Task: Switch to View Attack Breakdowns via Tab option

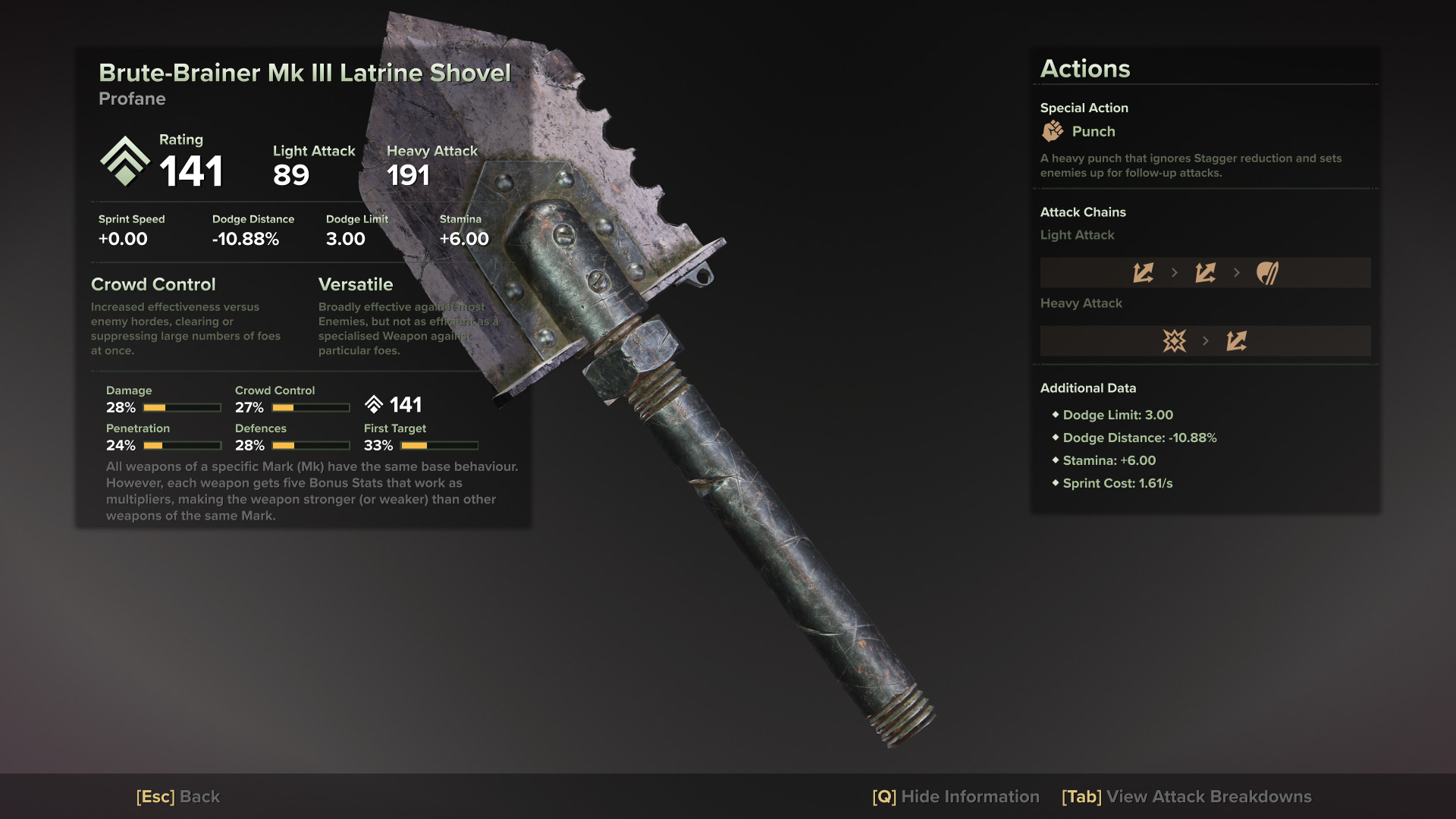Action: point(1186,797)
